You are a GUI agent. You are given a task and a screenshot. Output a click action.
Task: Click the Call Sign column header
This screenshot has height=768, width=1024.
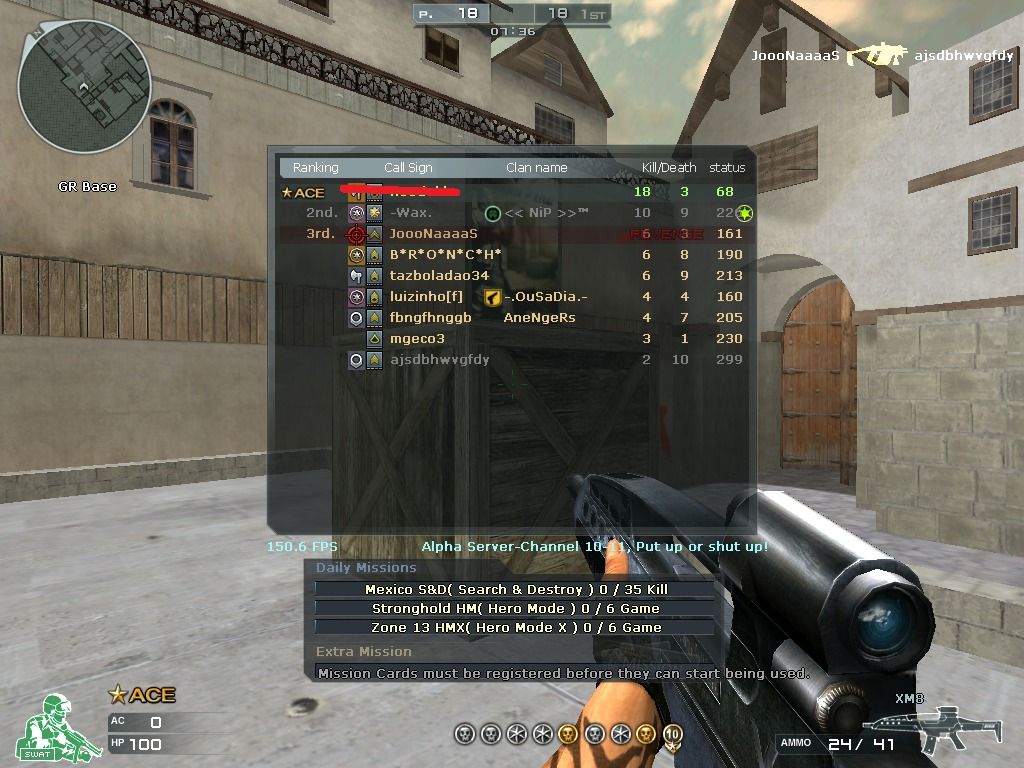pos(408,168)
